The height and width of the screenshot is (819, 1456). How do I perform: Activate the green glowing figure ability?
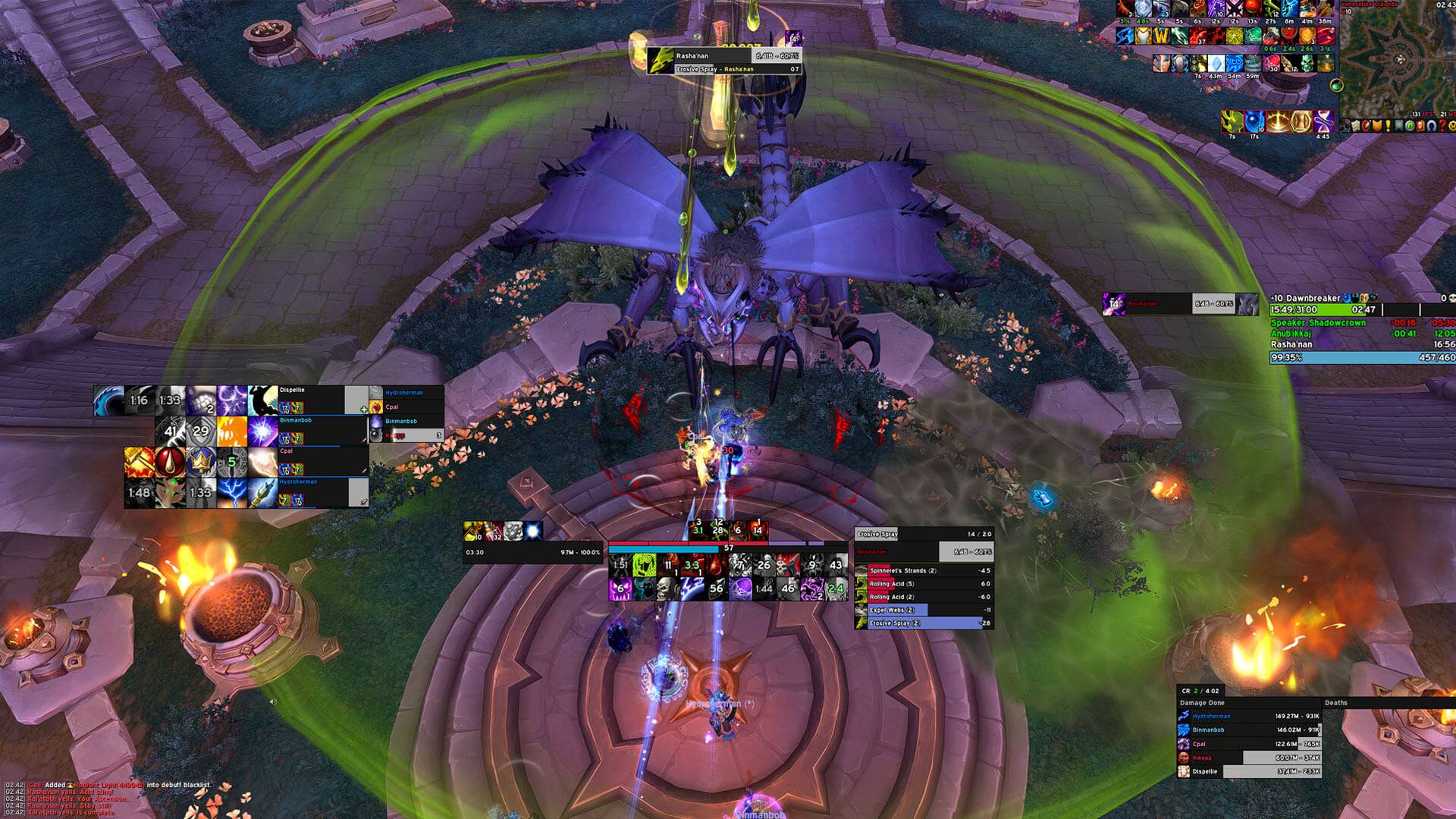[645, 564]
